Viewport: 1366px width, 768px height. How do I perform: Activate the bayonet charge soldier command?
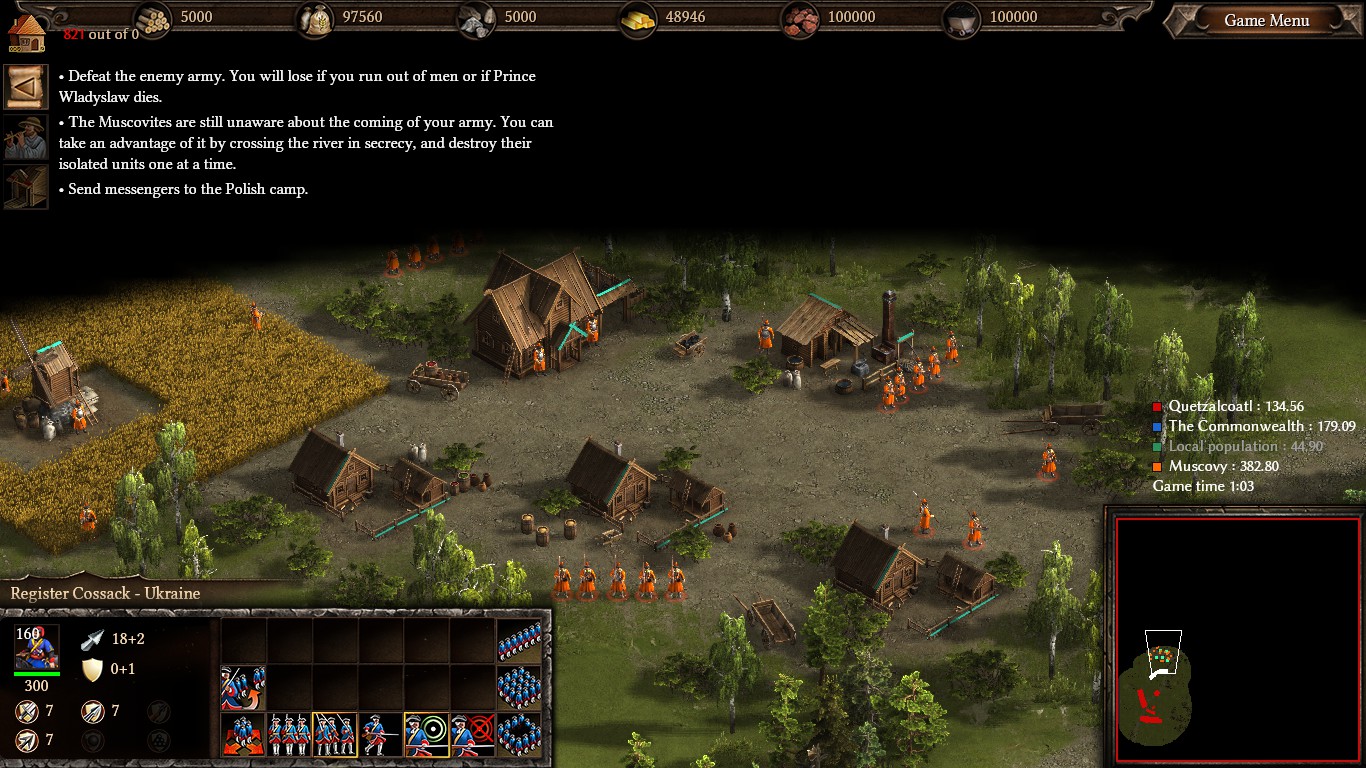click(381, 735)
